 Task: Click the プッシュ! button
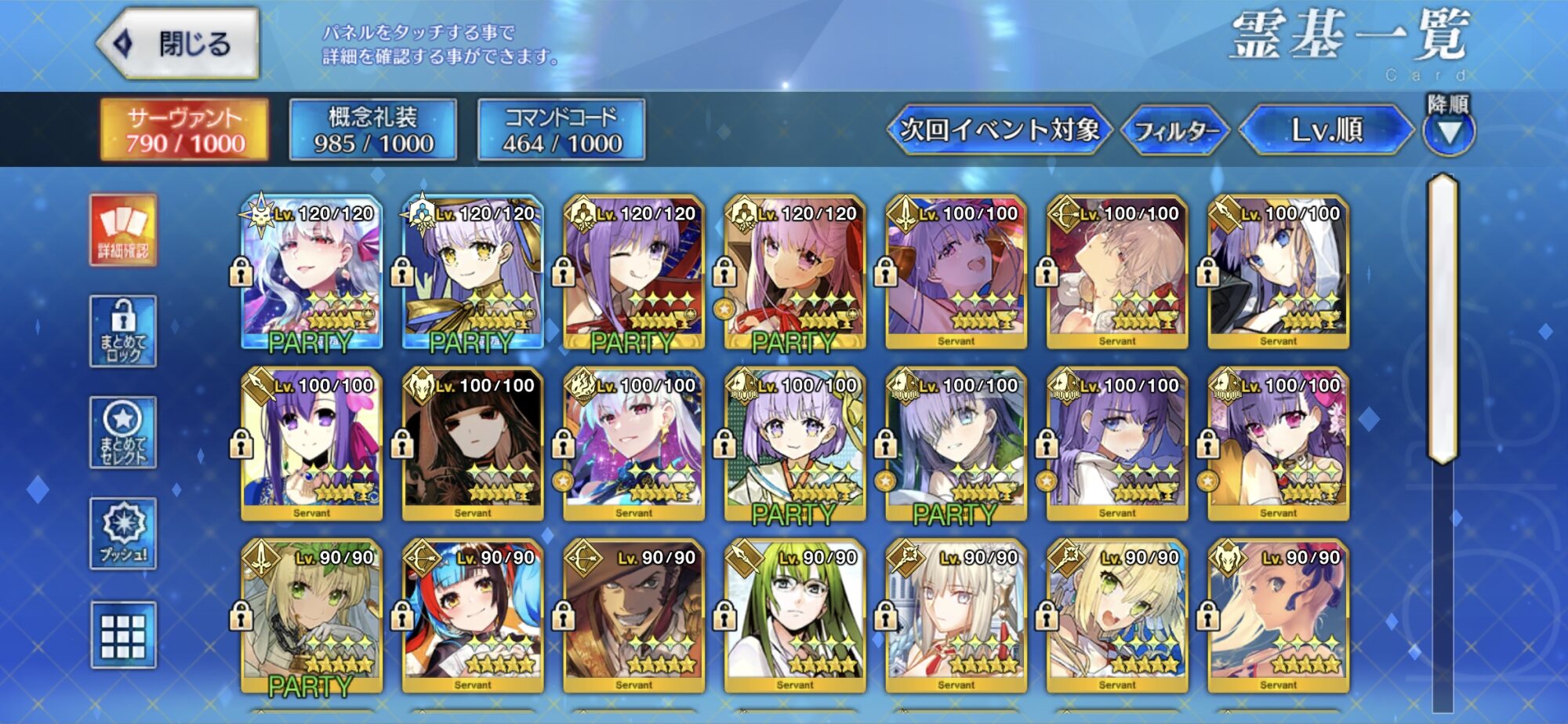click(x=123, y=533)
